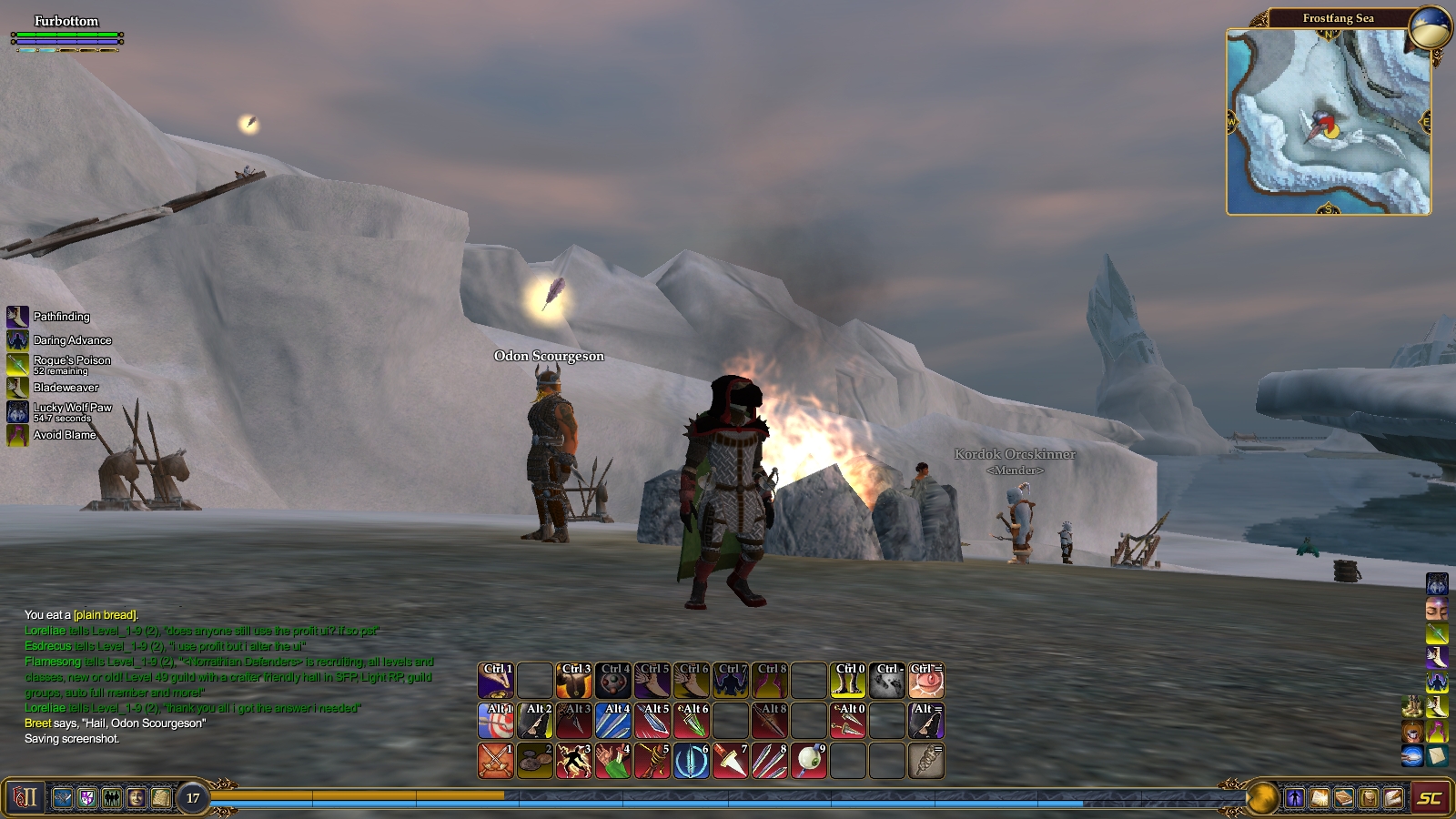
Task: Cancel the Pathfinding buff
Action: click(x=15, y=317)
